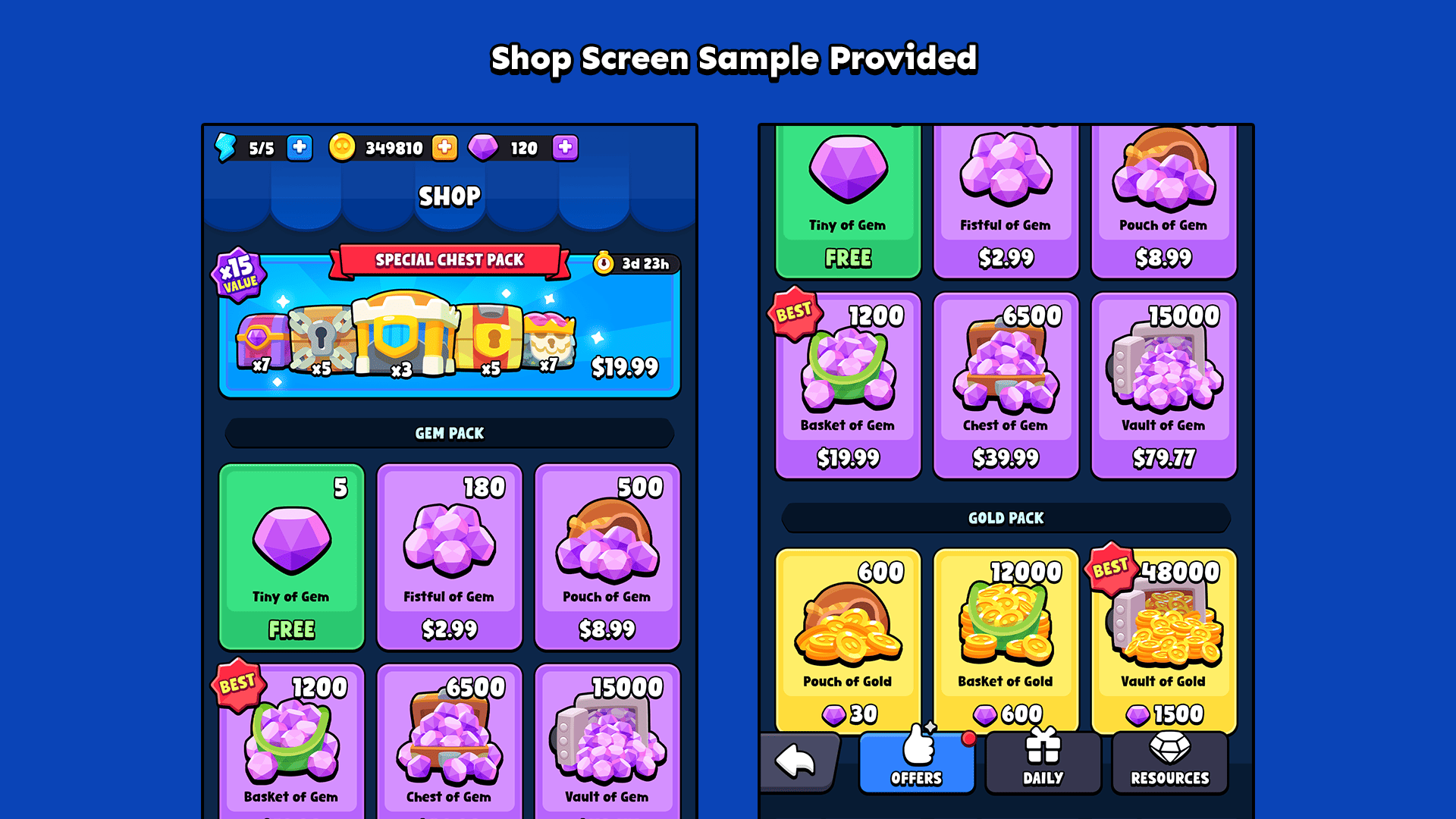The height and width of the screenshot is (819, 1456).
Task: Click the Pouch of Gold card
Action: point(848,637)
